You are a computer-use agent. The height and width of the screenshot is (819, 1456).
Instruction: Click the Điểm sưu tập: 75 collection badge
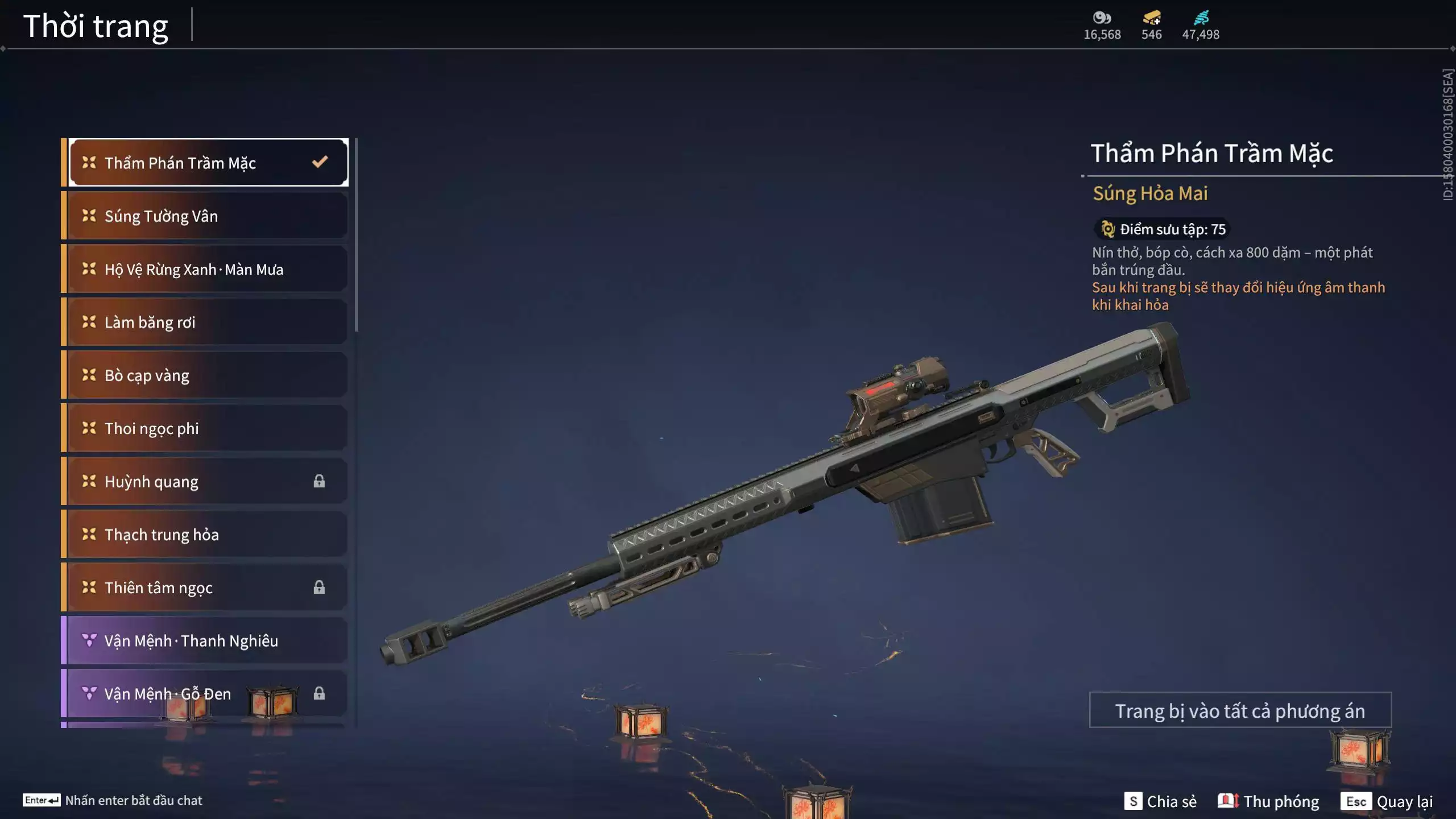point(1162,229)
